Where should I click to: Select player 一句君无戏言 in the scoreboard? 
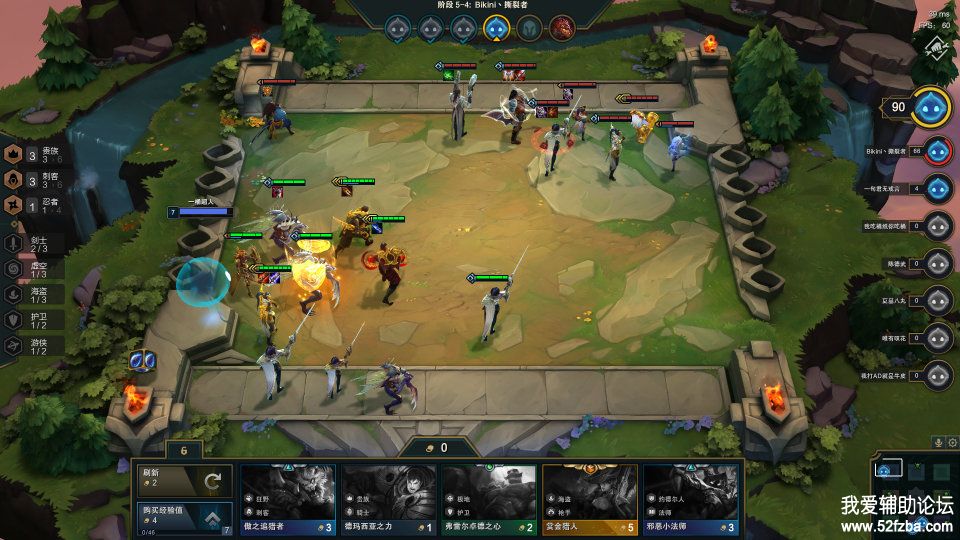pyautogui.click(x=937, y=188)
